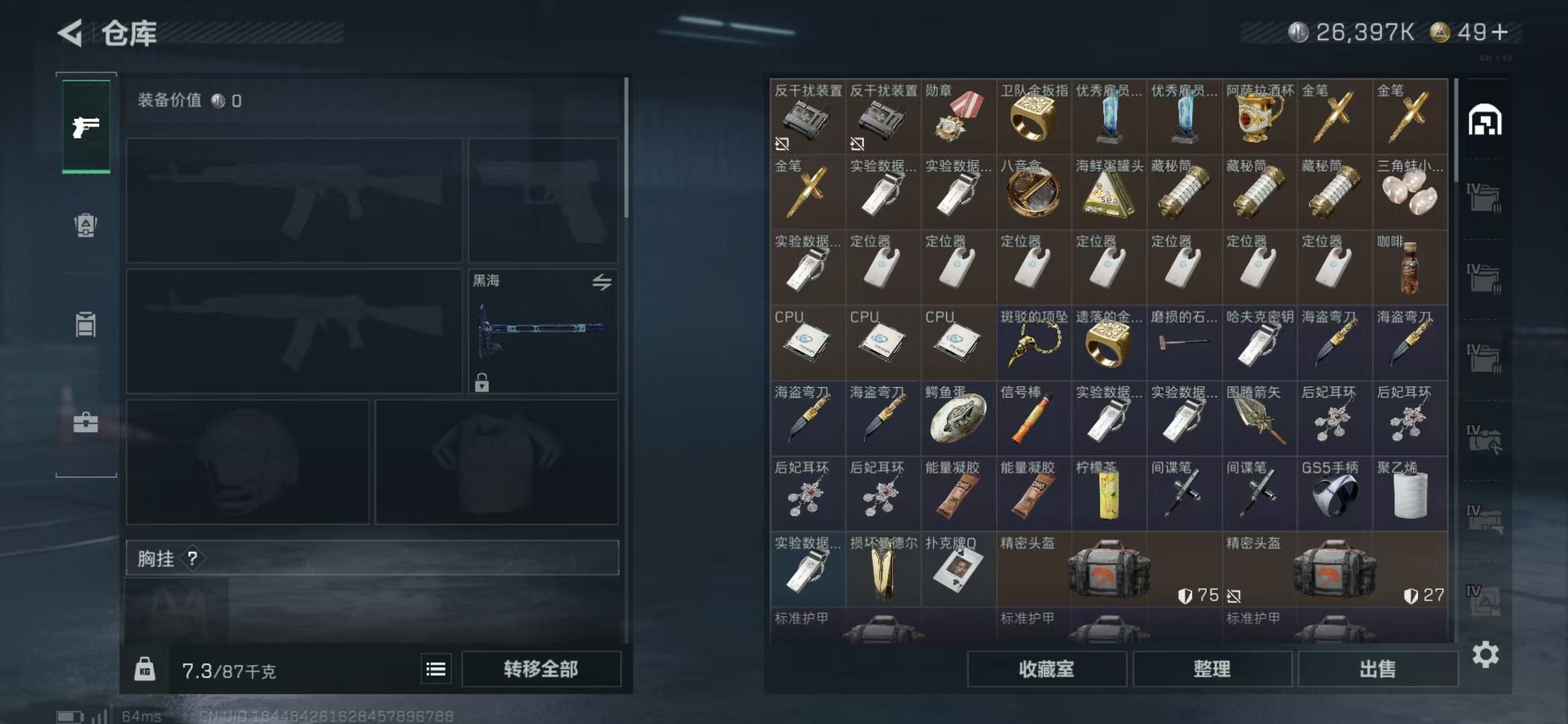Viewport: 1568px width, 724px height.
Task: Go back using the arrow beside 仓库
Action: click(x=70, y=32)
